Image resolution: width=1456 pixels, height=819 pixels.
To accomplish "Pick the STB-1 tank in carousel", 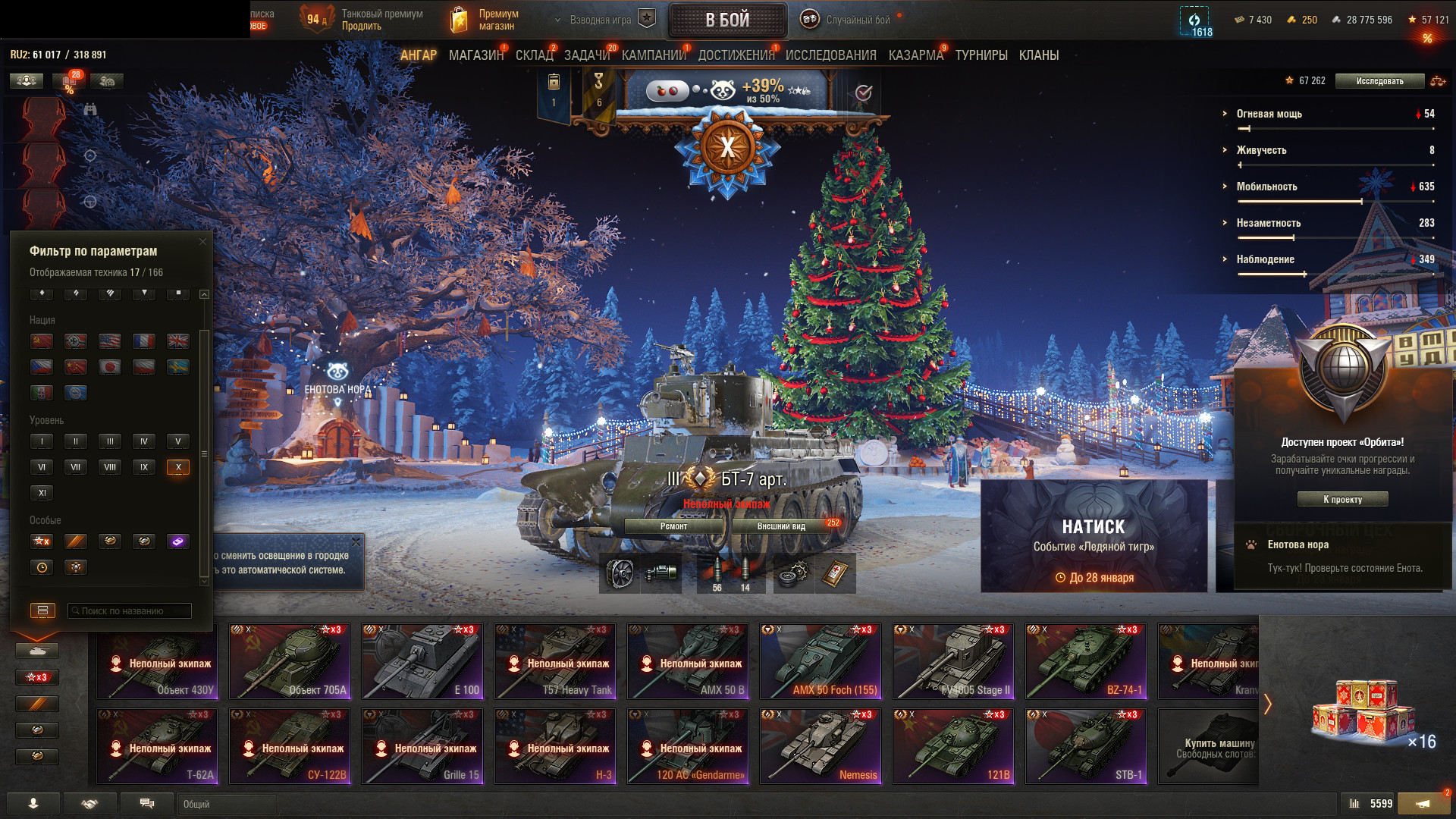I will (1086, 746).
